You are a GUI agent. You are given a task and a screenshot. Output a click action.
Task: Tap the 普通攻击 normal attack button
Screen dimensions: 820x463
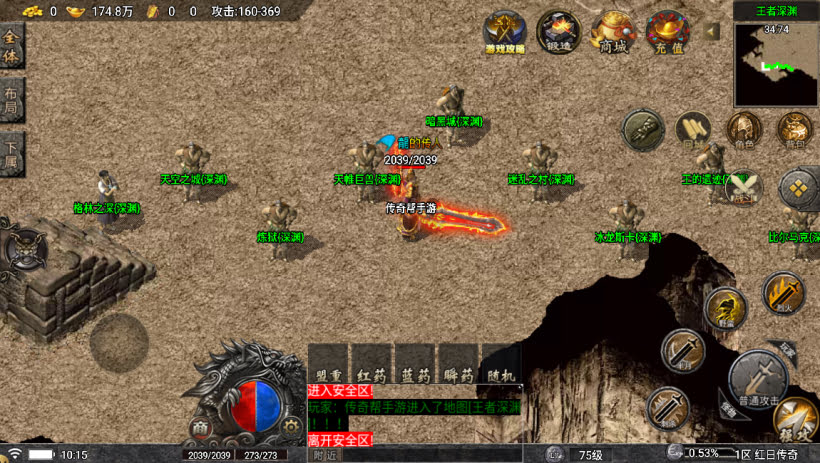(758, 378)
